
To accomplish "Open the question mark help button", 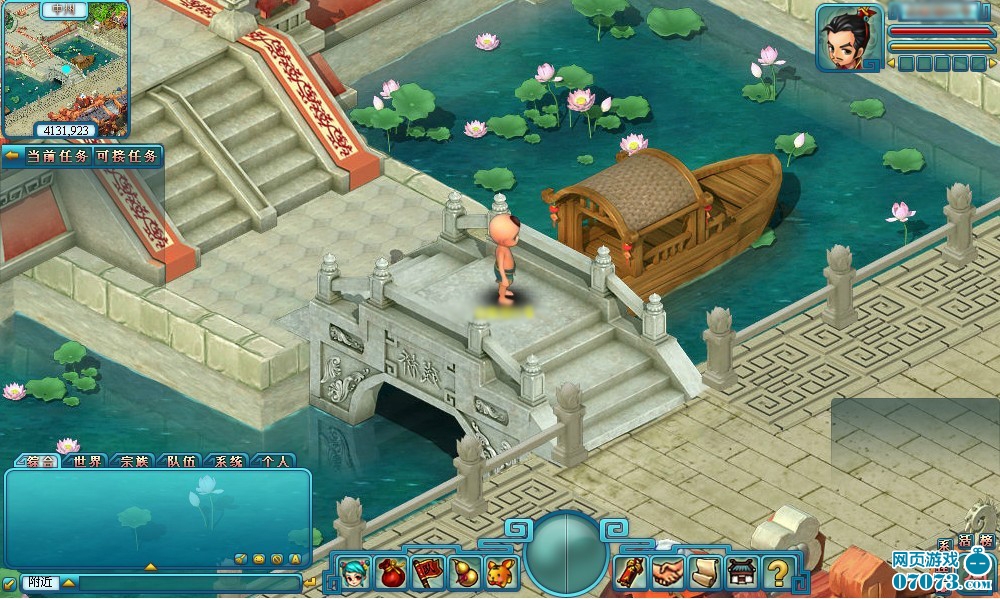I will pyautogui.click(x=777, y=573).
